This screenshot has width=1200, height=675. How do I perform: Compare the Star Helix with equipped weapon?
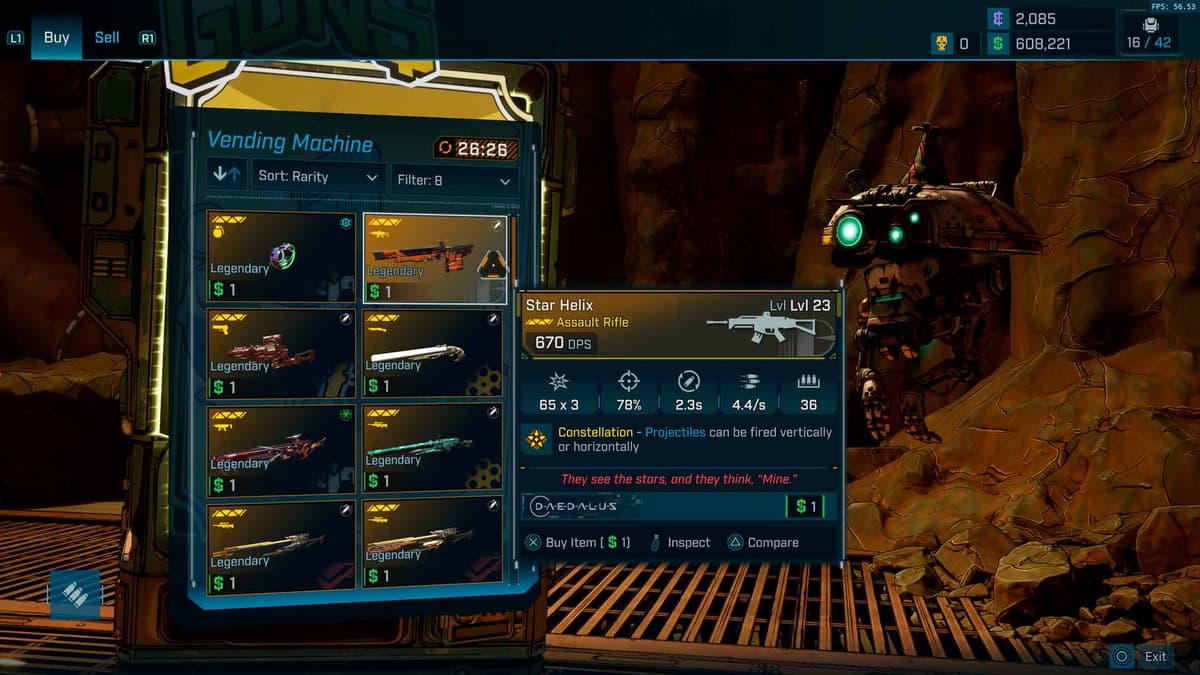[762, 542]
